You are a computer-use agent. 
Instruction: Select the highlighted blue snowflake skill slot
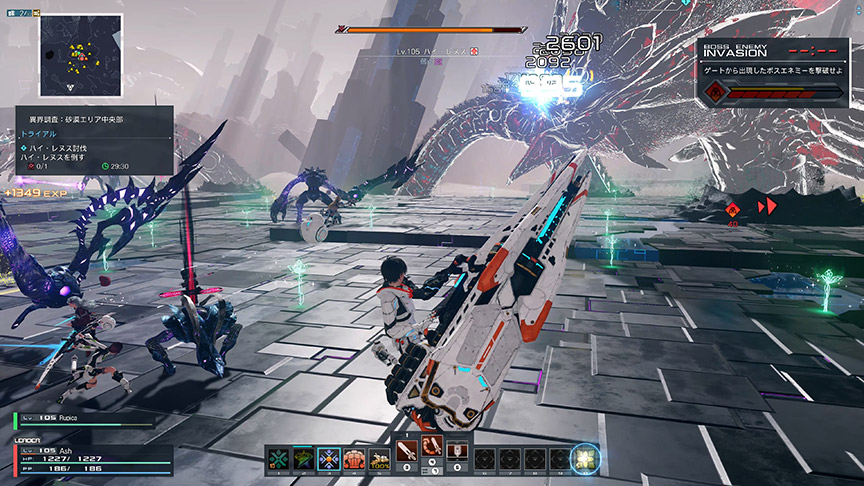(x=329, y=459)
